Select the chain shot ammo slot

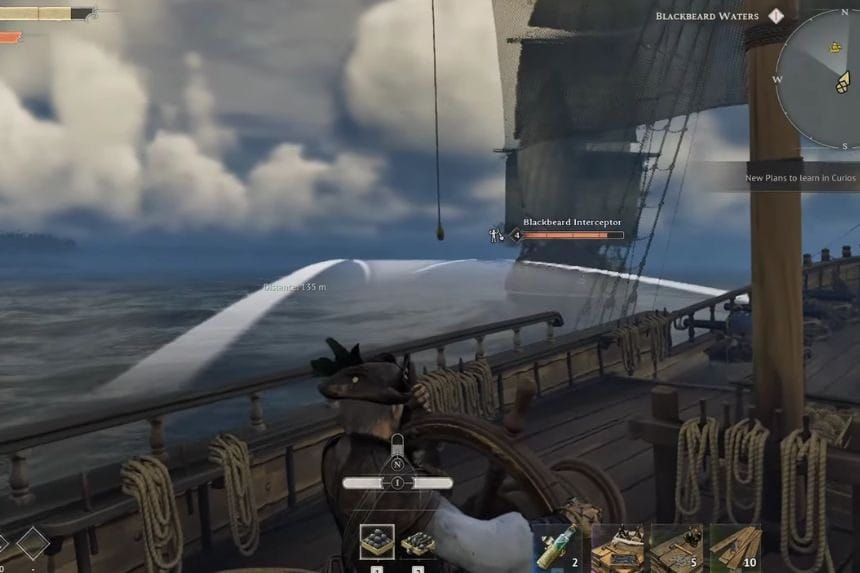pyautogui.click(x=418, y=544)
